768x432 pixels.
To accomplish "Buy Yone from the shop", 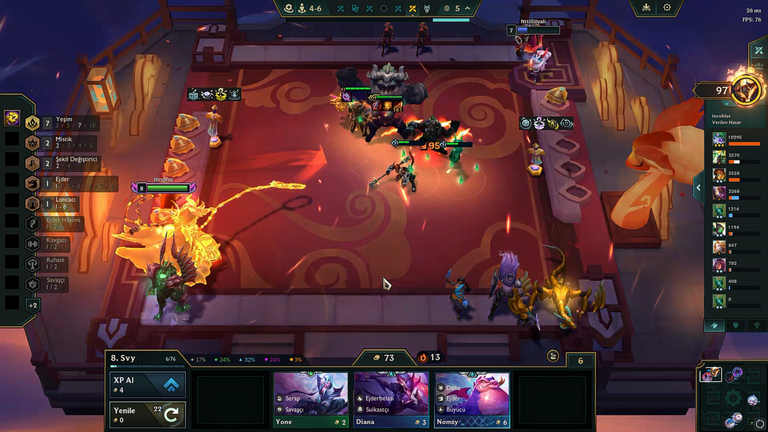I will click(x=311, y=399).
